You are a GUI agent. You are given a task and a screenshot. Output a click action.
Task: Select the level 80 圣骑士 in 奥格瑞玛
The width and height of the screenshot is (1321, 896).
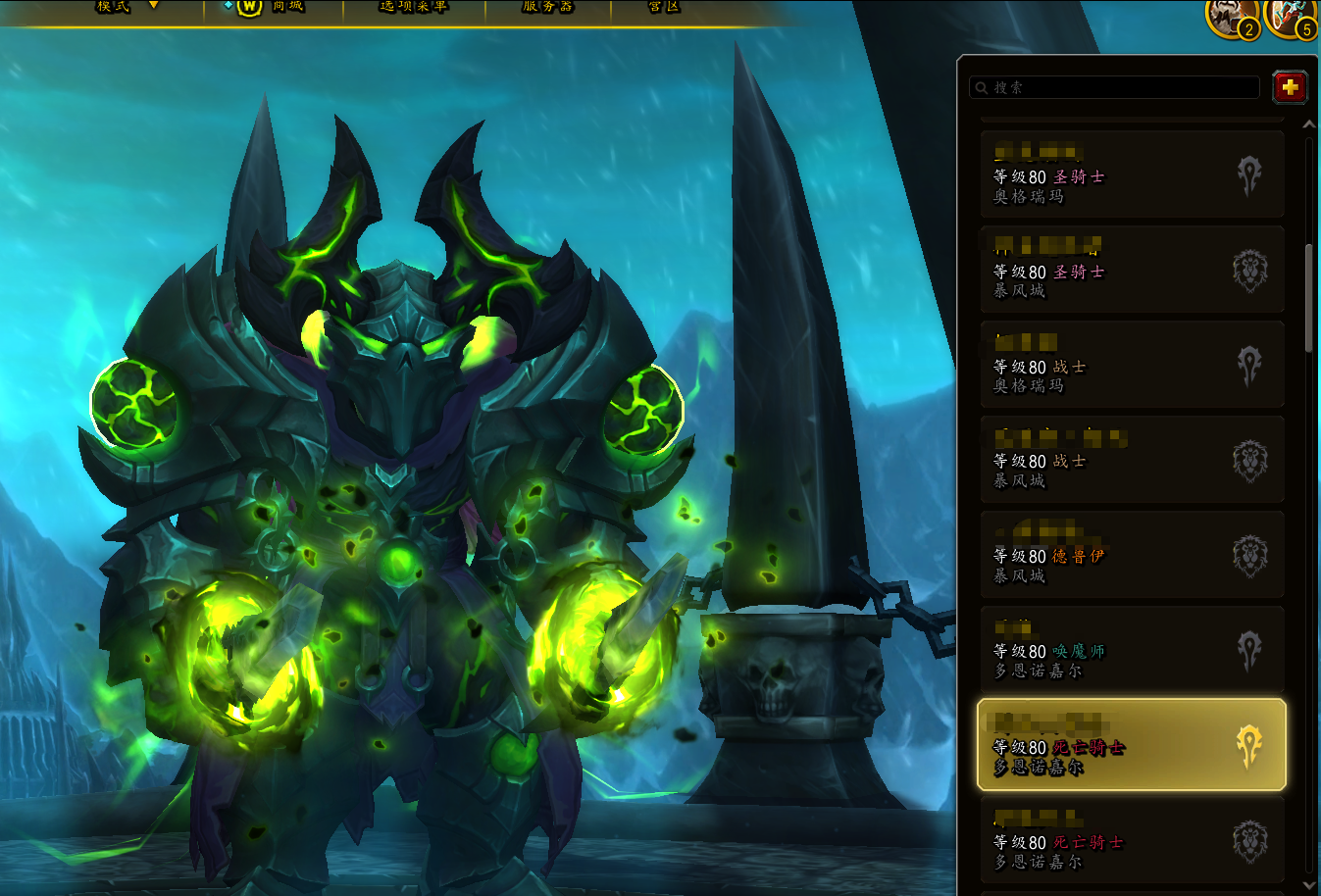click(1132, 174)
